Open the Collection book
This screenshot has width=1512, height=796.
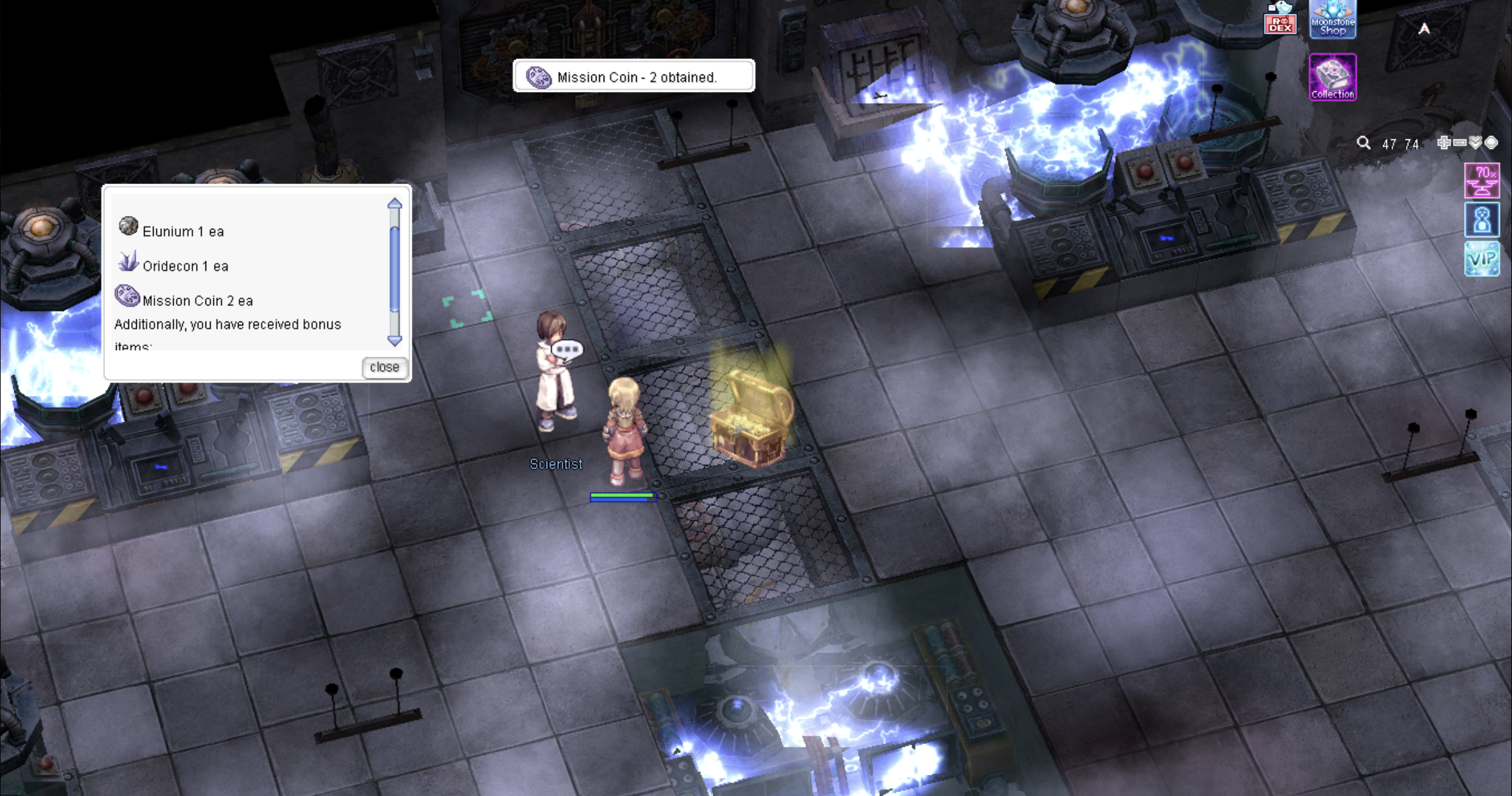coord(1332,77)
